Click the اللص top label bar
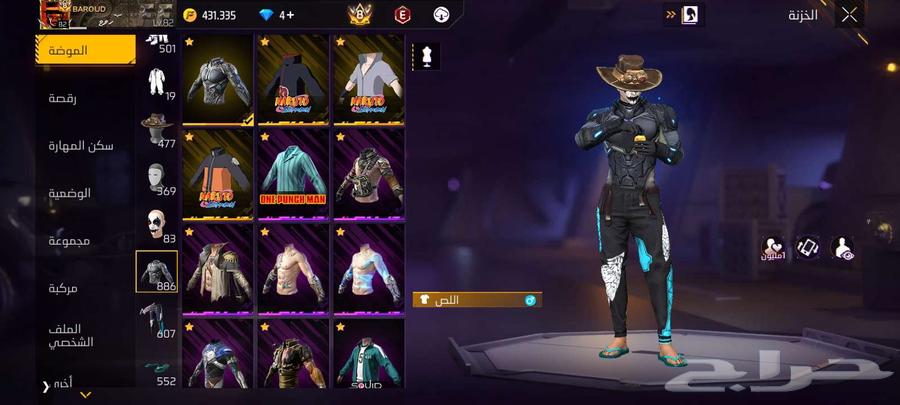 477,300
